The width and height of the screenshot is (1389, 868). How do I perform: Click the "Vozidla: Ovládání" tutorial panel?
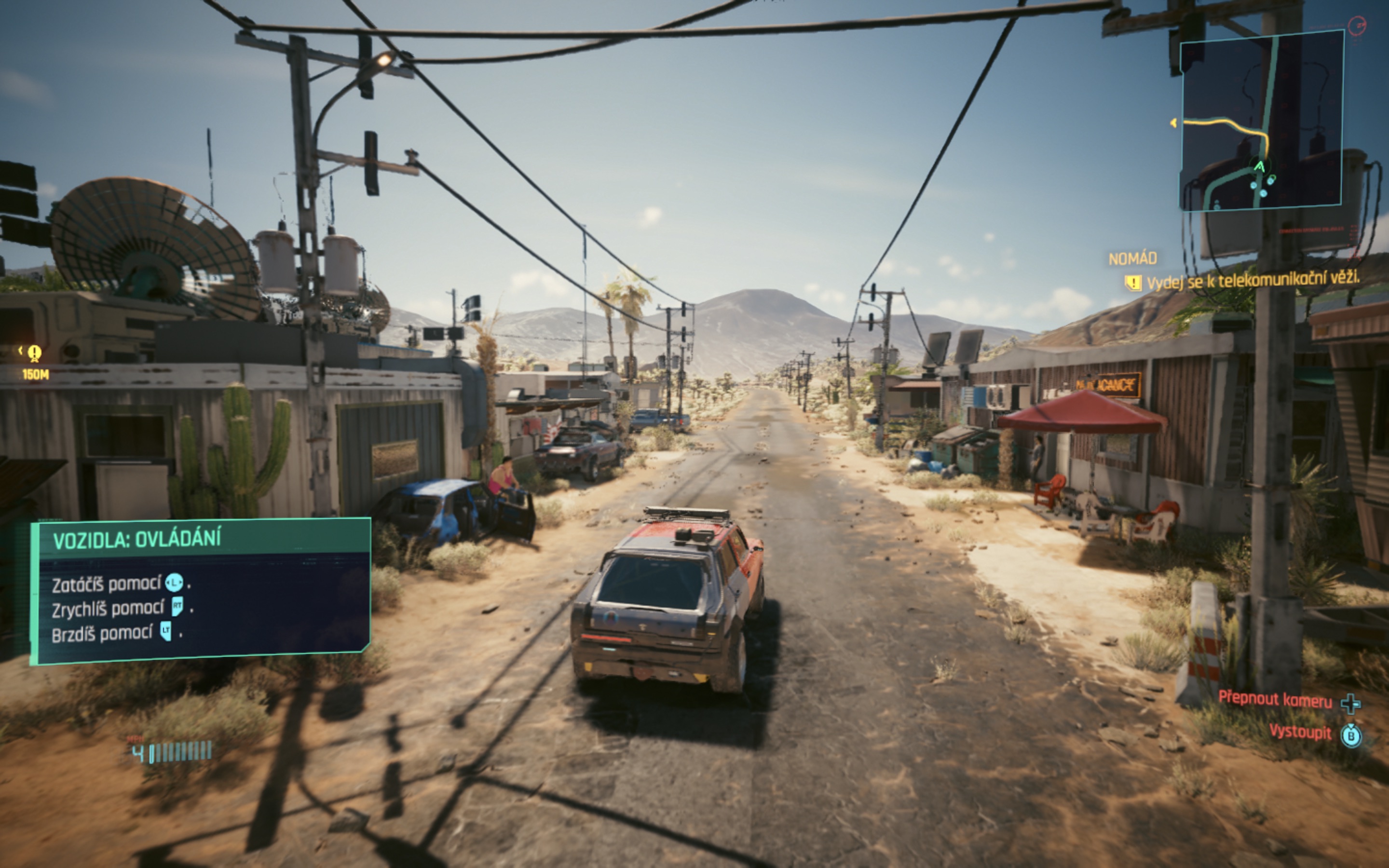pos(200,590)
